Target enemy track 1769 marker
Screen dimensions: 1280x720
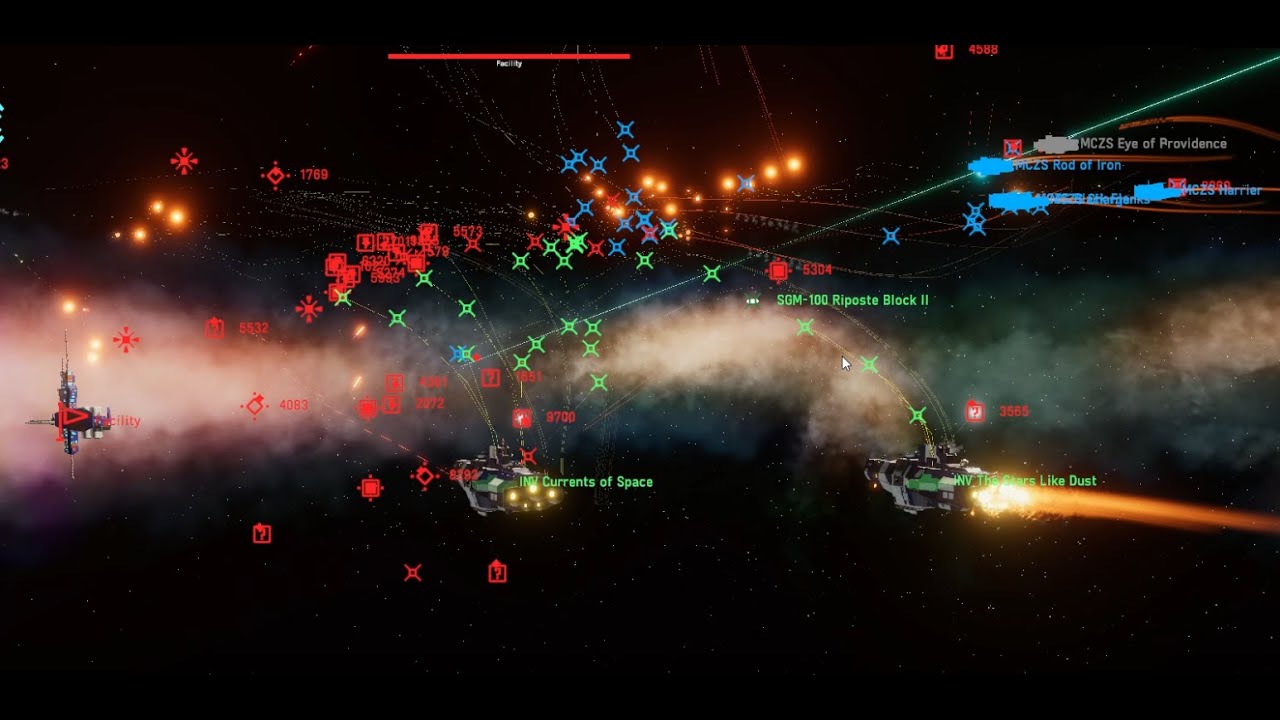(275, 175)
